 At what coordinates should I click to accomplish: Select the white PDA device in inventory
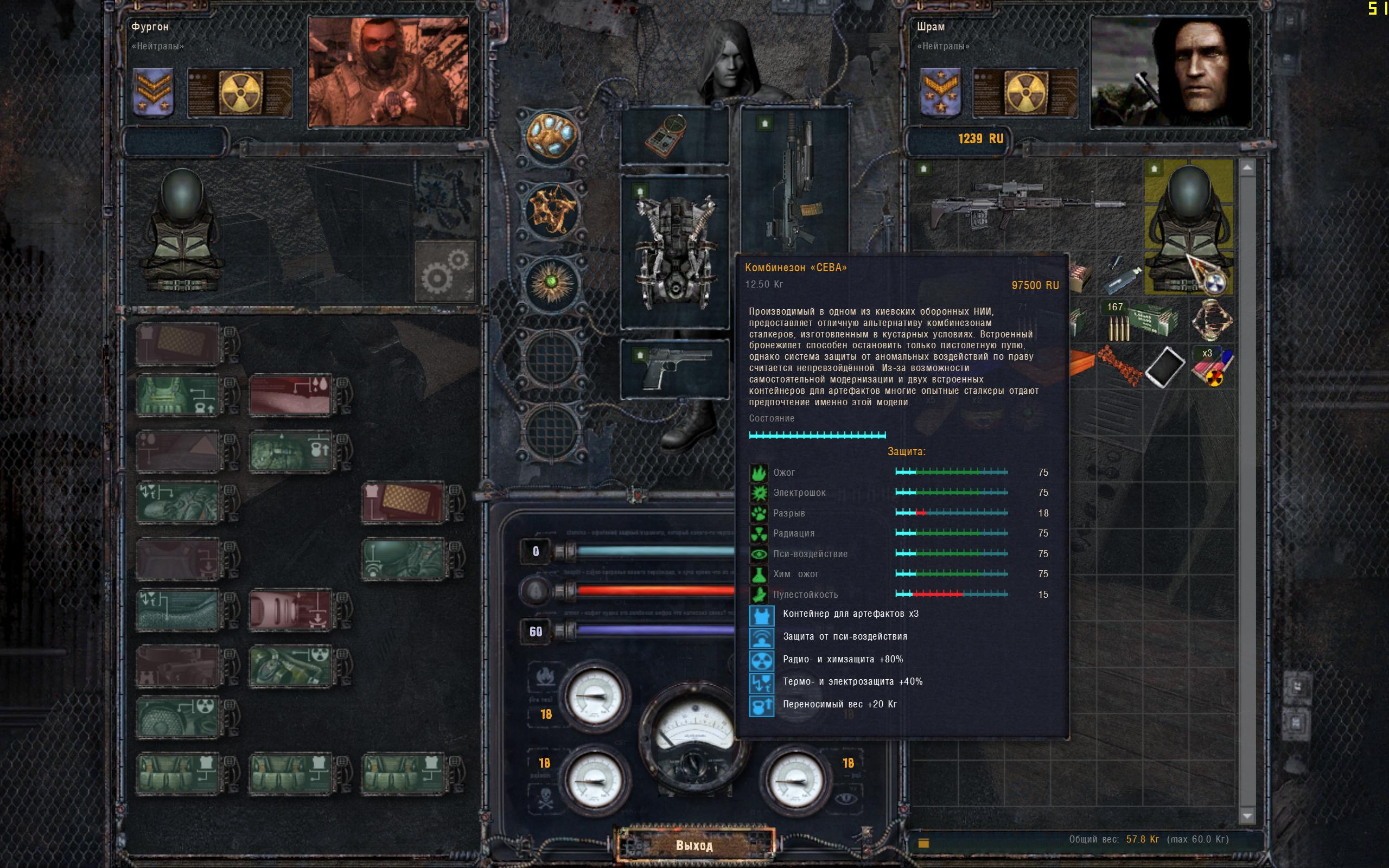click(x=1164, y=366)
